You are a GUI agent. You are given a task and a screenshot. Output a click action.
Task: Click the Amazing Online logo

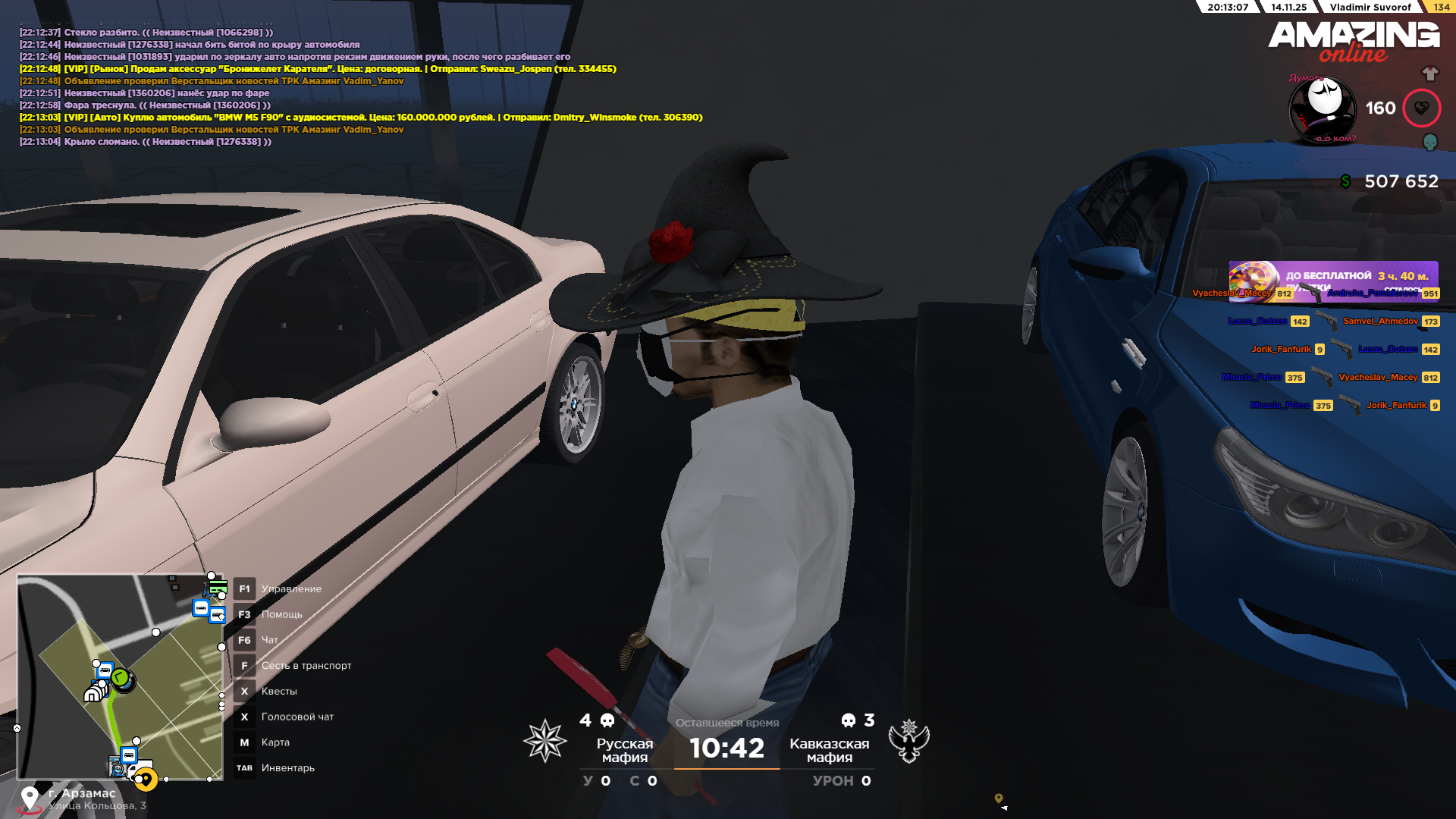[x=1354, y=42]
